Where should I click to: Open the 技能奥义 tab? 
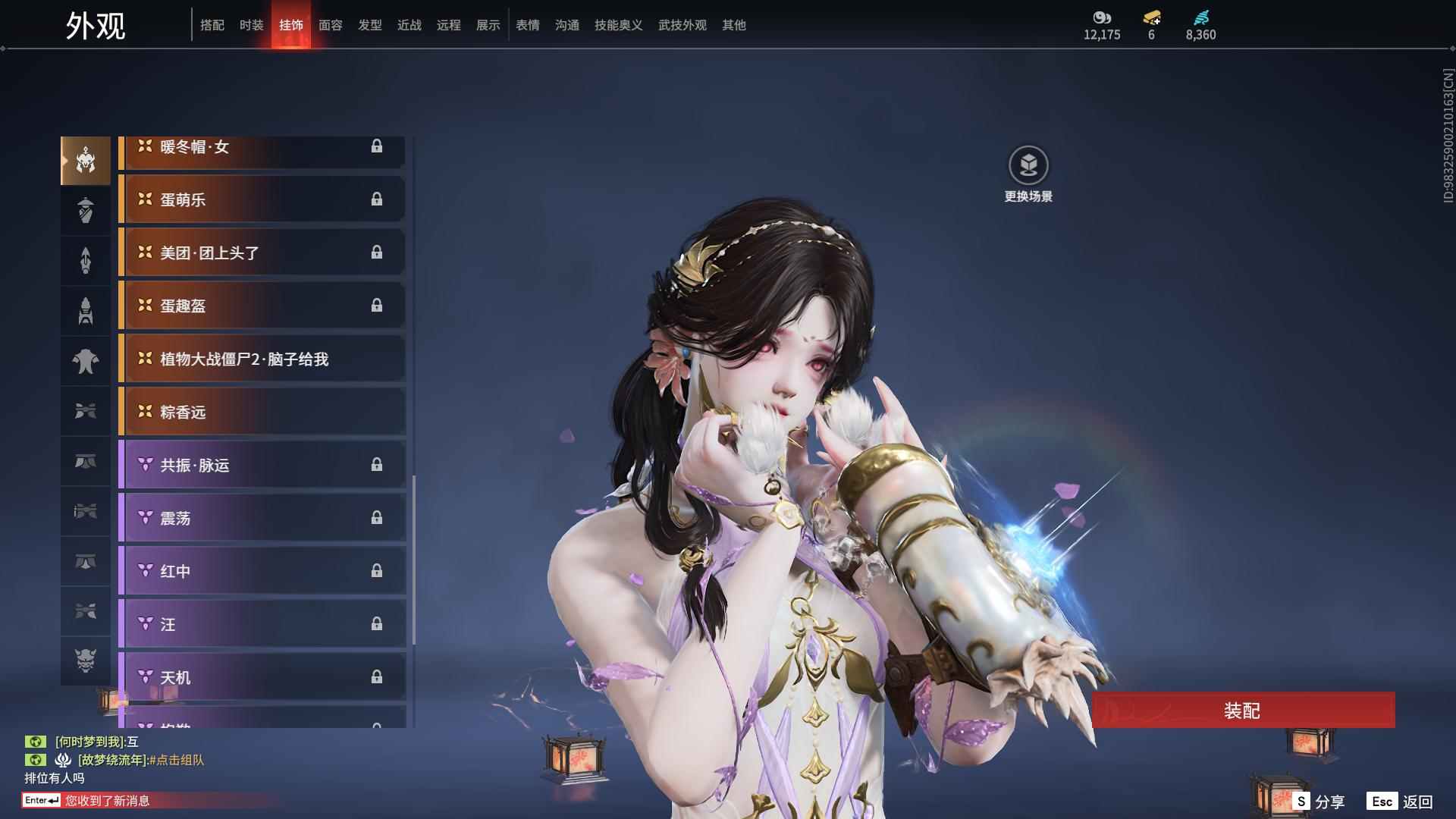pos(618,25)
